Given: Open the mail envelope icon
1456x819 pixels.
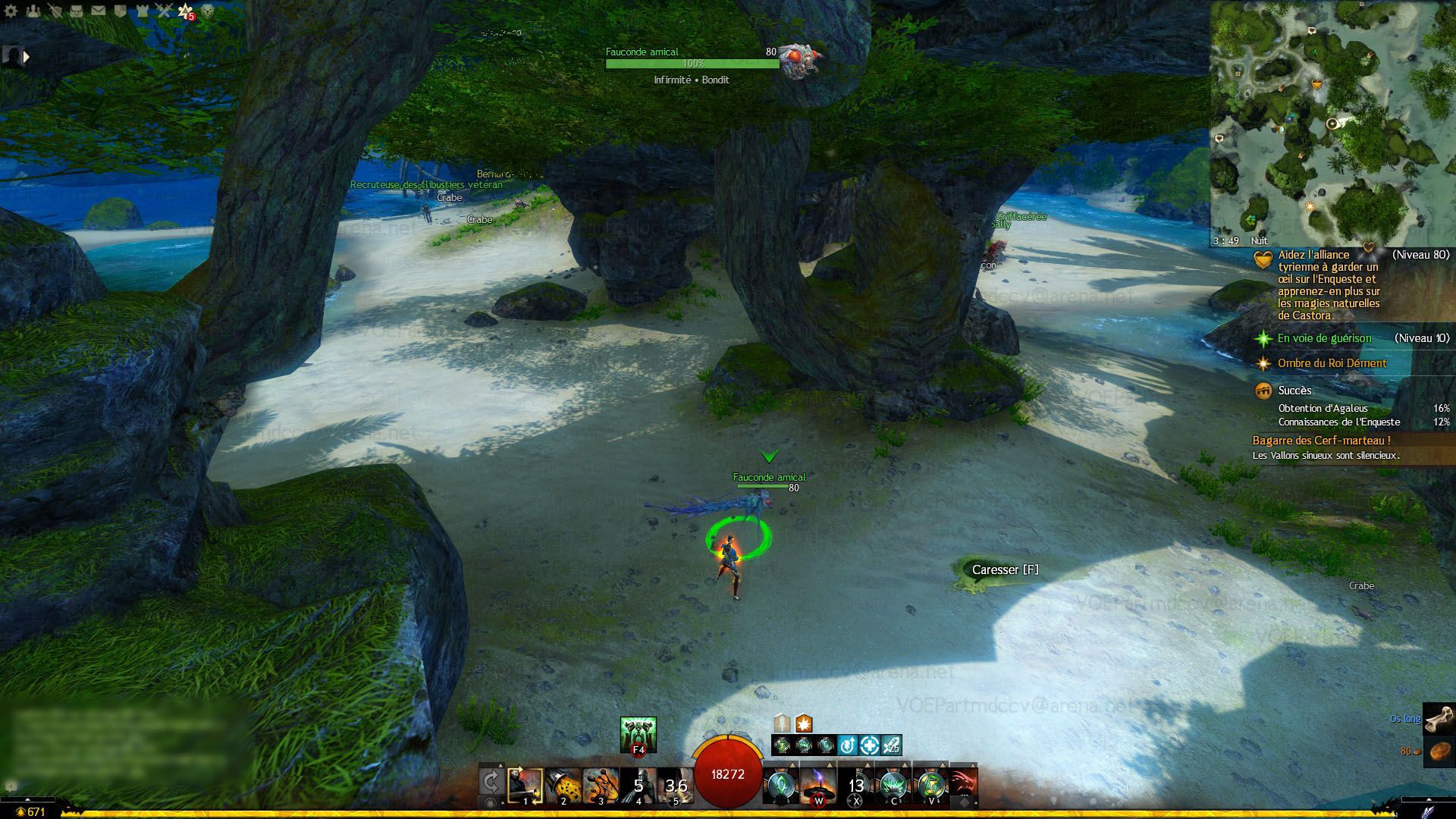Looking at the screenshot, I should 99,11.
